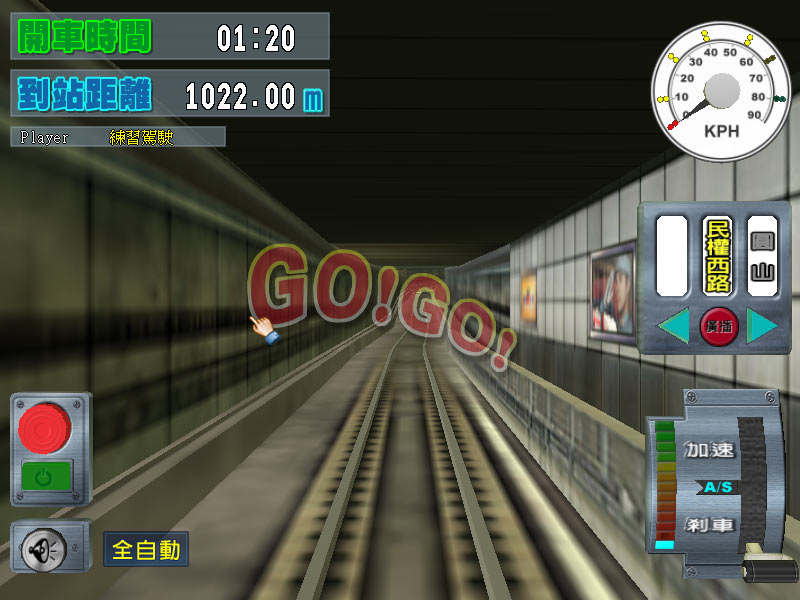
Task: Click the A/S throttle position marker
Action: (x=716, y=487)
